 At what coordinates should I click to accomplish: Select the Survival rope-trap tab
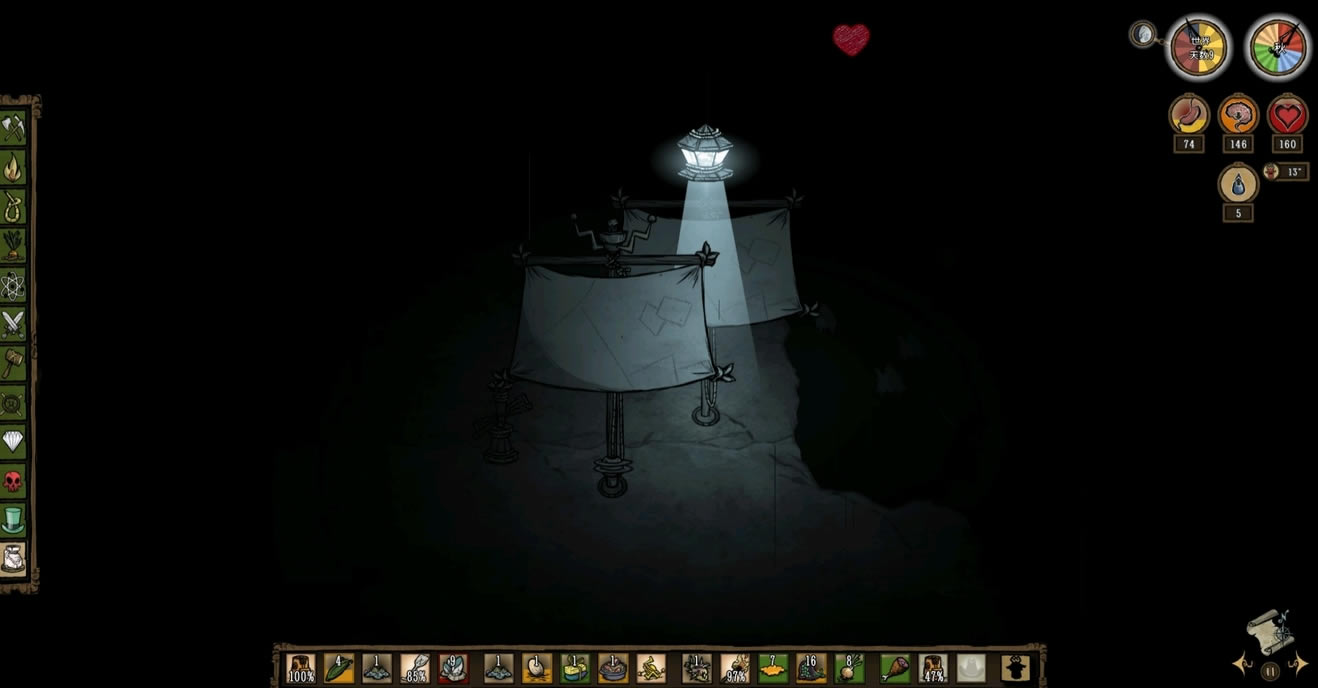pos(13,206)
